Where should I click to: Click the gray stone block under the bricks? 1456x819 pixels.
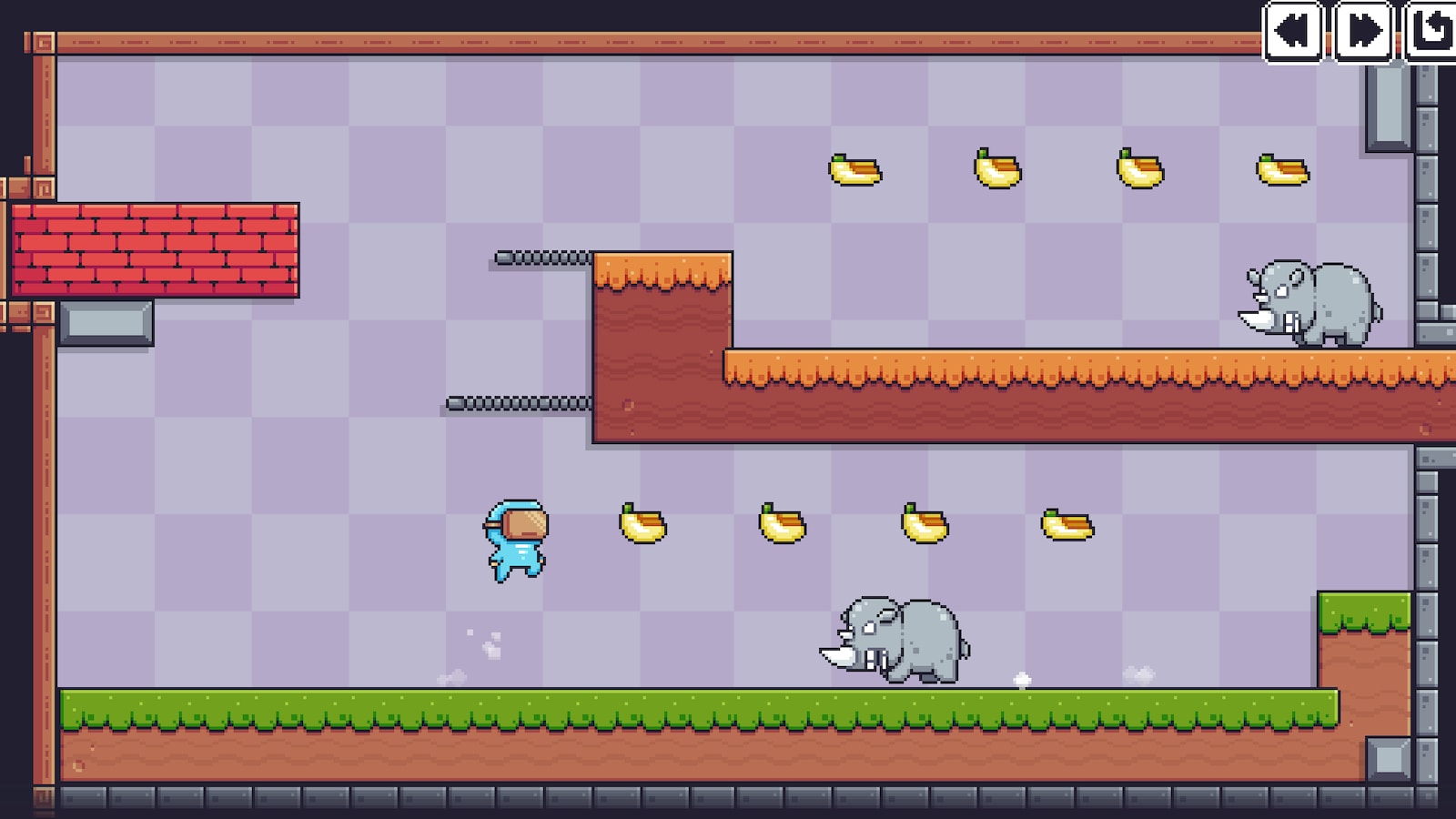pos(105,320)
